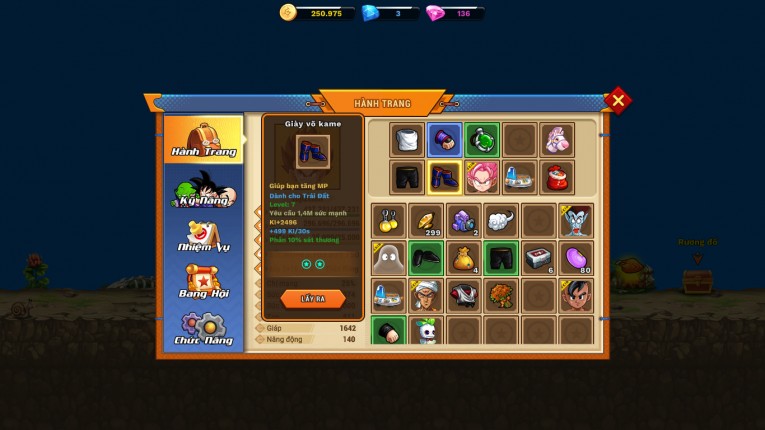Select the red gift sack slot

pyautogui.click(x=557, y=177)
